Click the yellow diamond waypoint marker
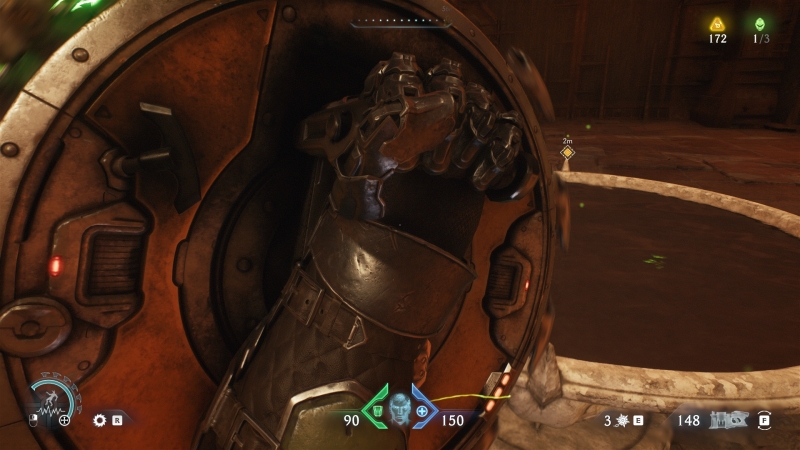800x450 pixels. pyautogui.click(x=567, y=153)
